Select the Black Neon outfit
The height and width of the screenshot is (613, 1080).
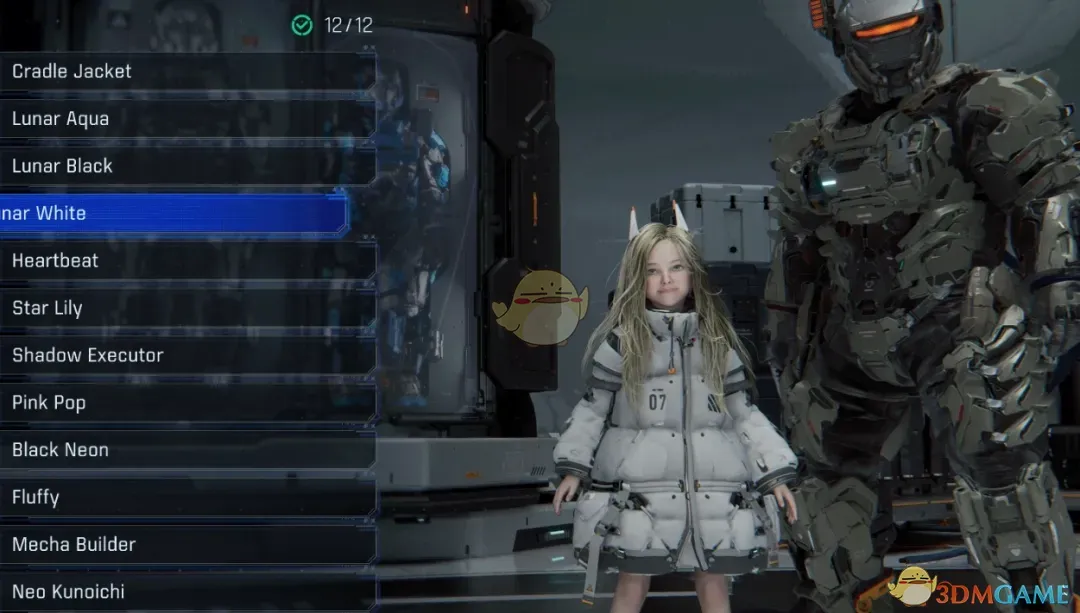[185, 450]
